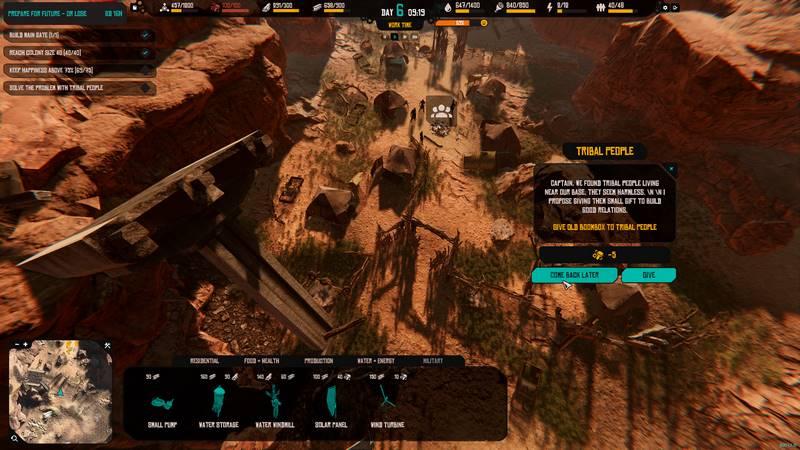Close the Tribal People dialog
The image size is (800, 450).
coord(671,170)
